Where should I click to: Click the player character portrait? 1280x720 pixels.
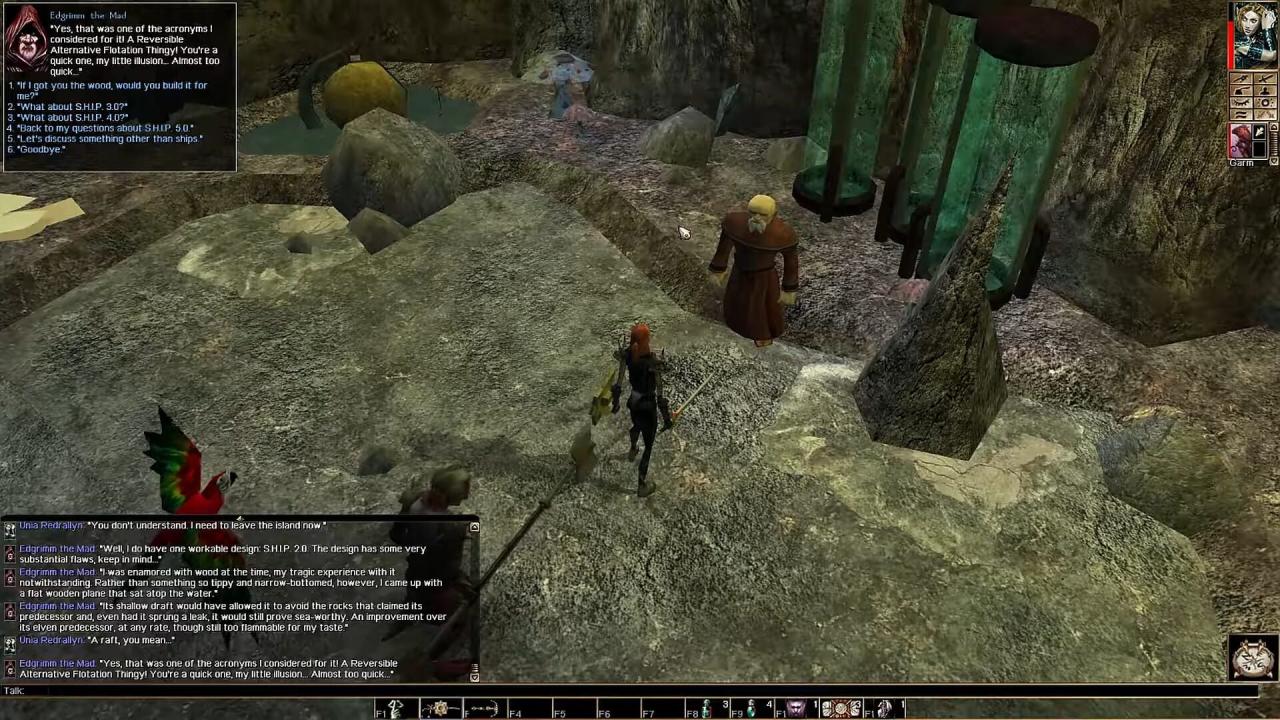[1255, 36]
